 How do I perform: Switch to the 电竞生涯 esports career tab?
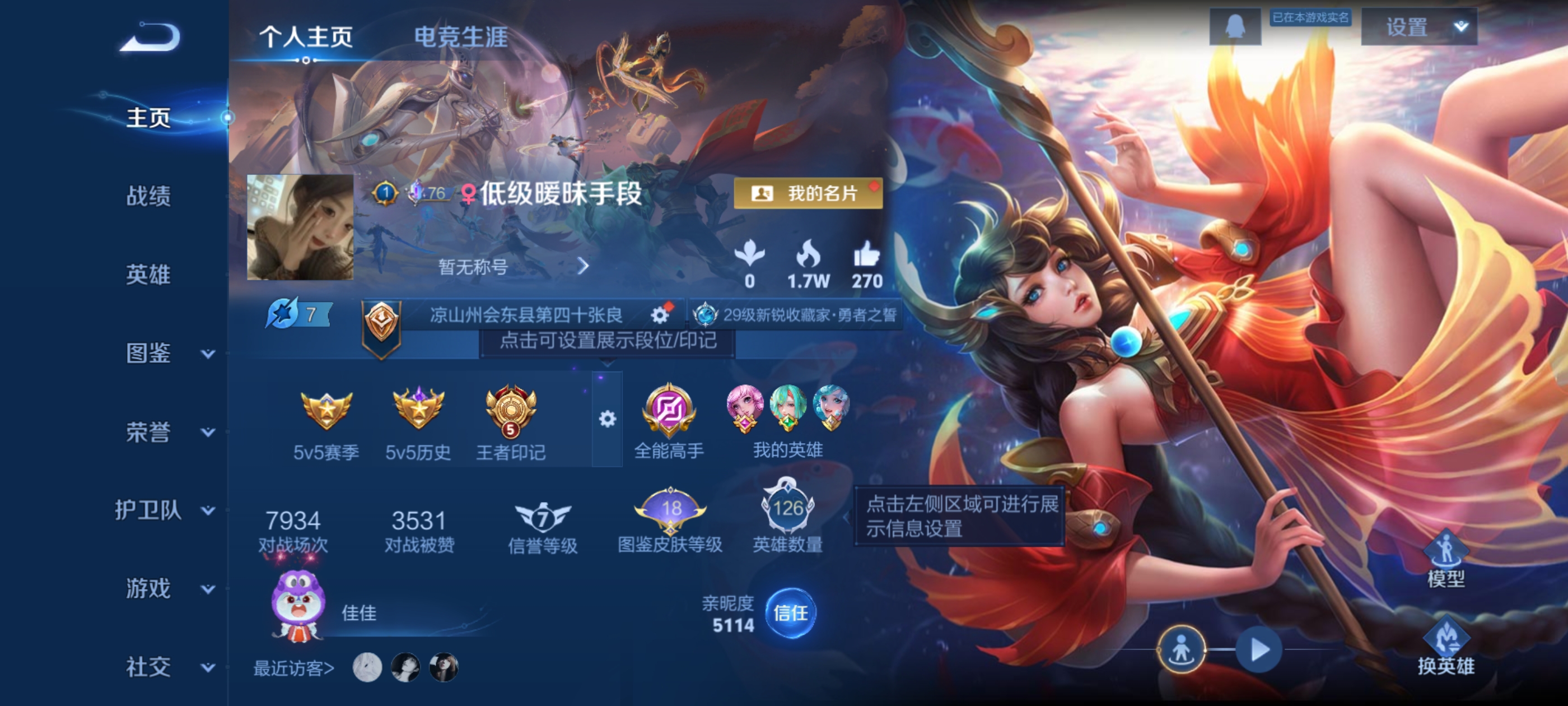(x=461, y=38)
